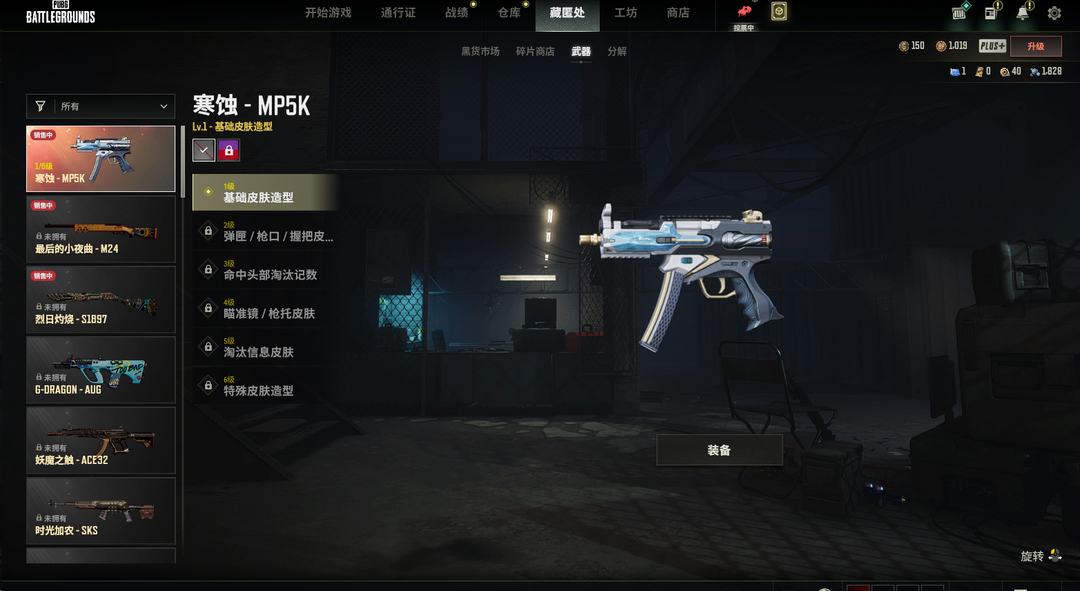Image resolution: width=1080 pixels, height=591 pixels.
Task: Choose the 烈日灼烧 - S1897 skin
Action: (100, 299)
